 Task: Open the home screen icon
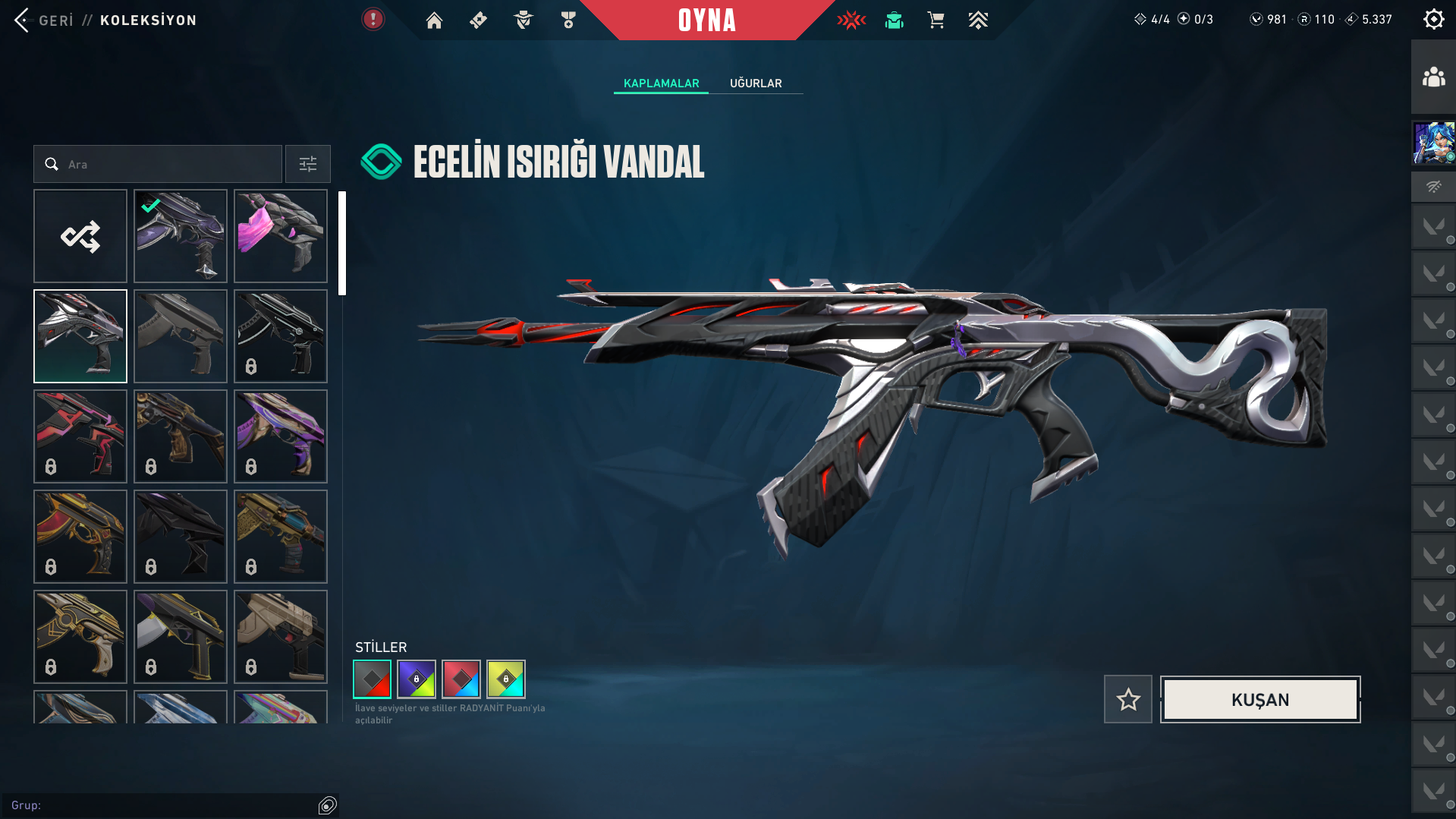pyautogui.click(x=434, y=20)
